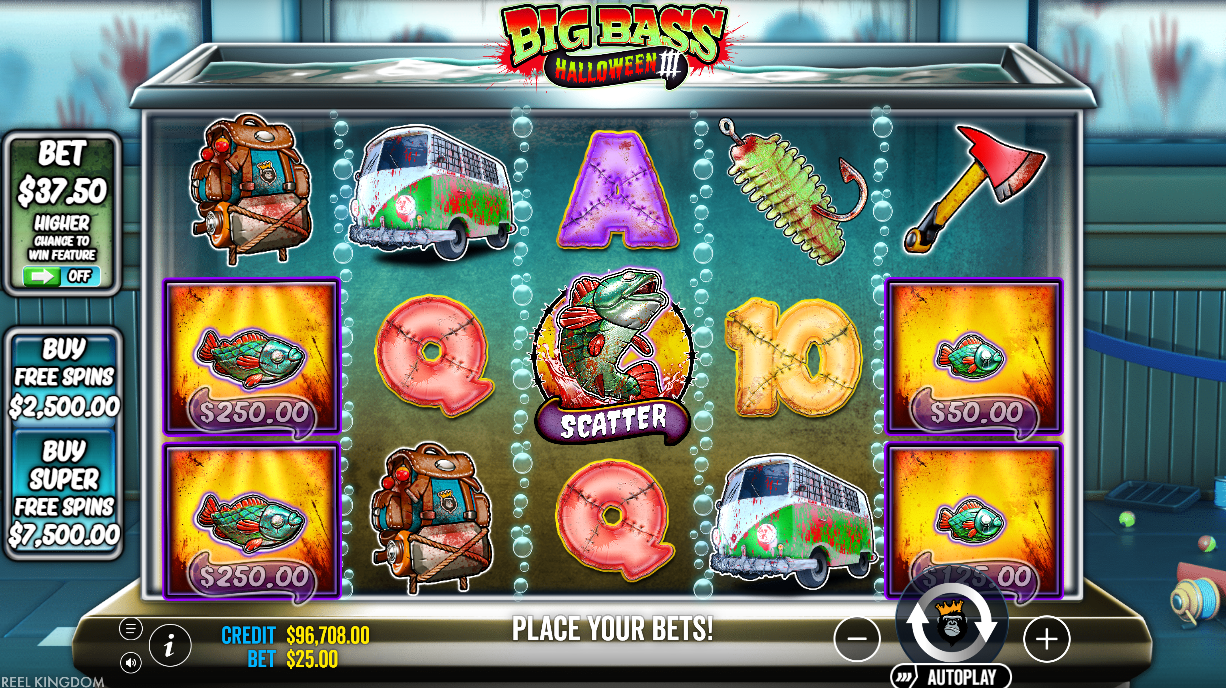Screen dimensions: 1226x688
Task: Increase the bet with the plus button
Action: (1046, 638)
